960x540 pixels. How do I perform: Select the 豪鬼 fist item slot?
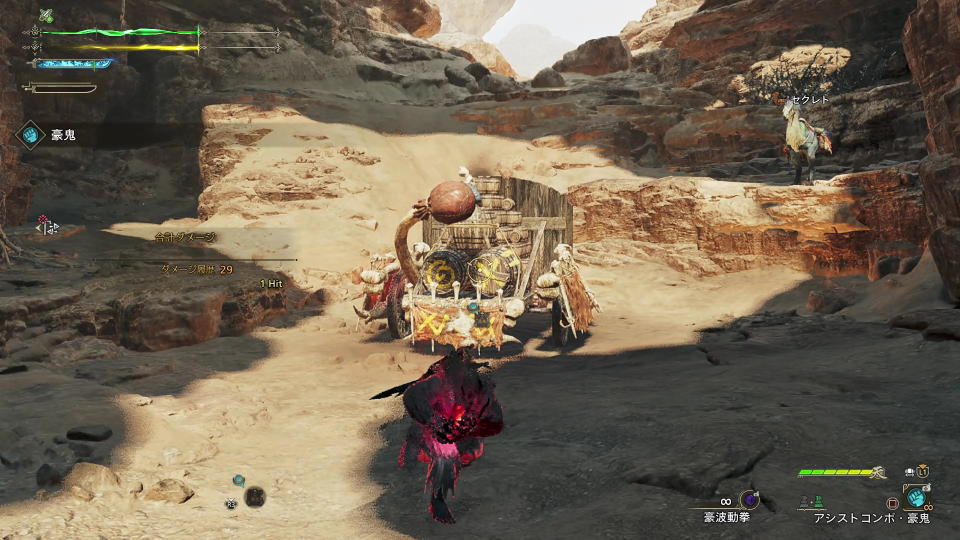coord(915,497)
